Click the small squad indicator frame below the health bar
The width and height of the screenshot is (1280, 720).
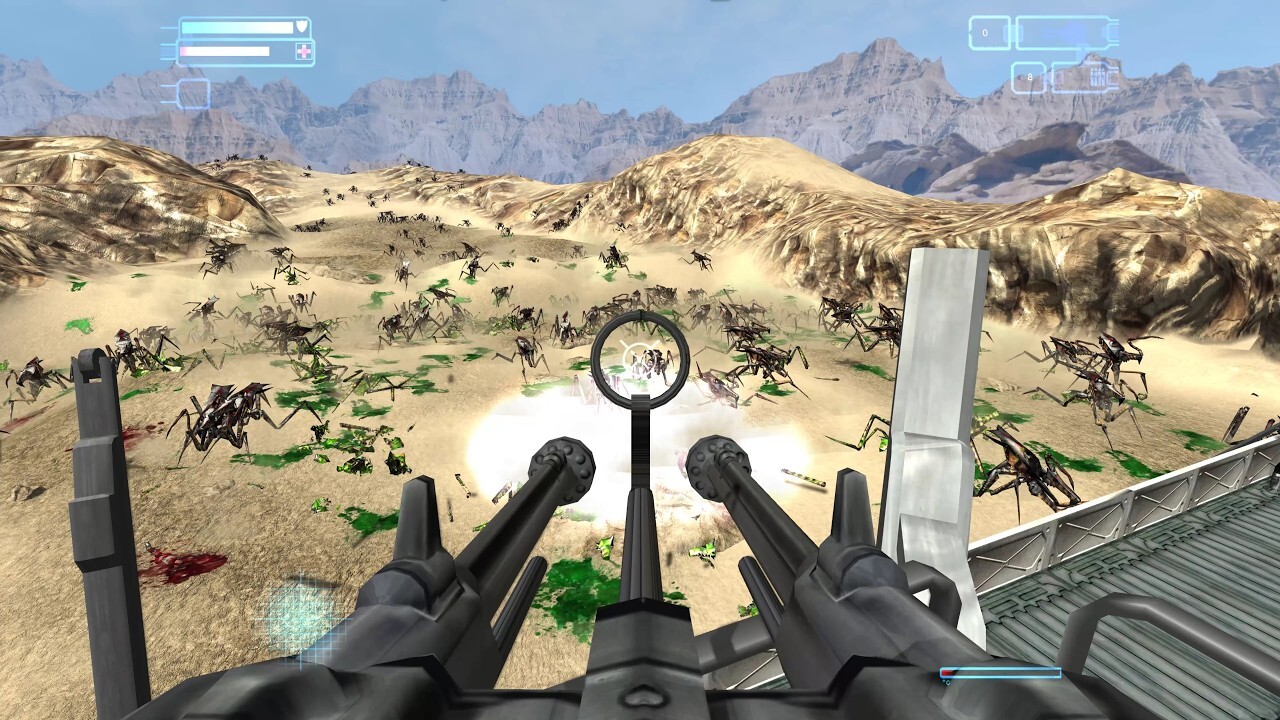tap(193, 94)
